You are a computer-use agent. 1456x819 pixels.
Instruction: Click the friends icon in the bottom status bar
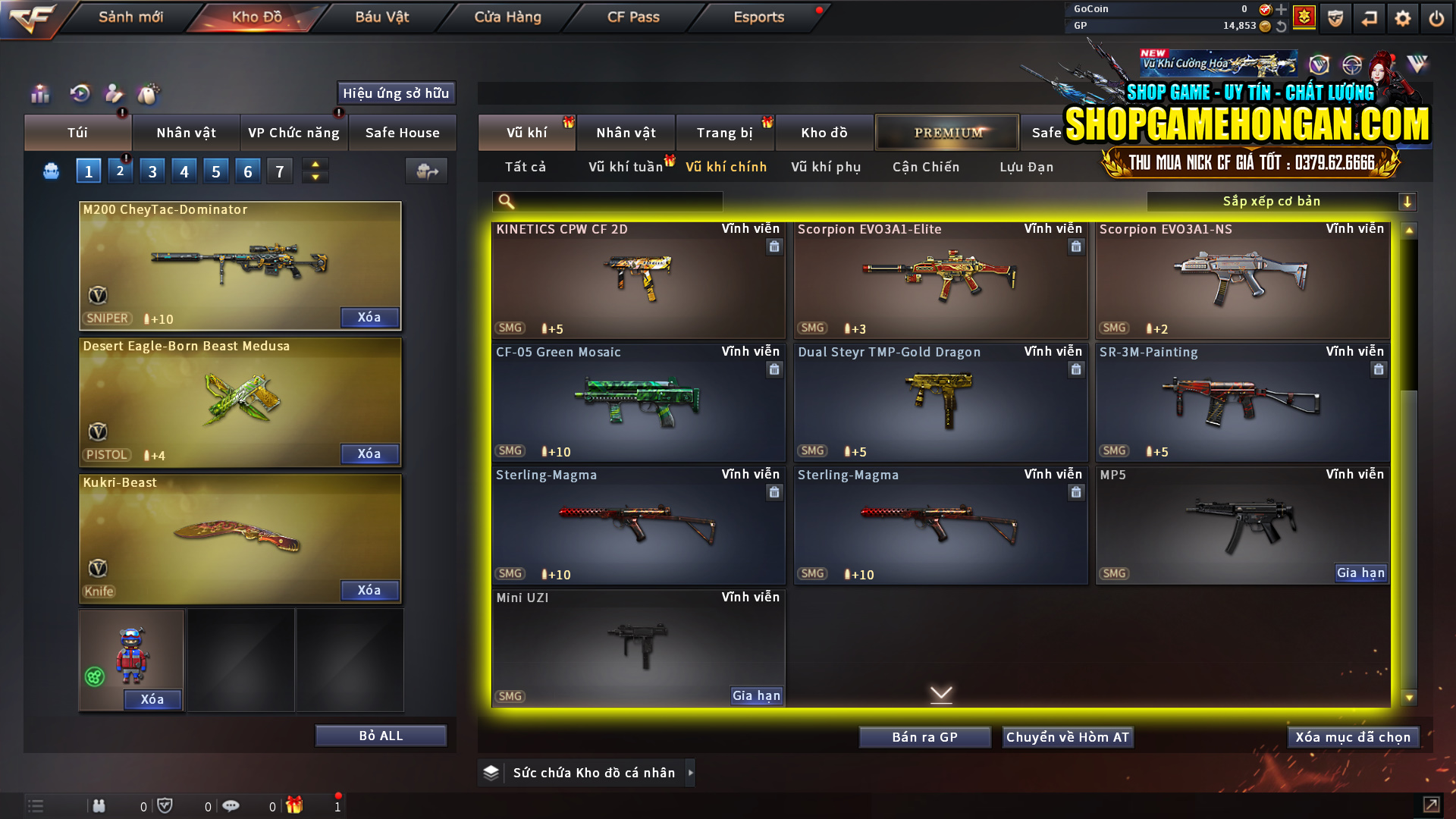99,806
